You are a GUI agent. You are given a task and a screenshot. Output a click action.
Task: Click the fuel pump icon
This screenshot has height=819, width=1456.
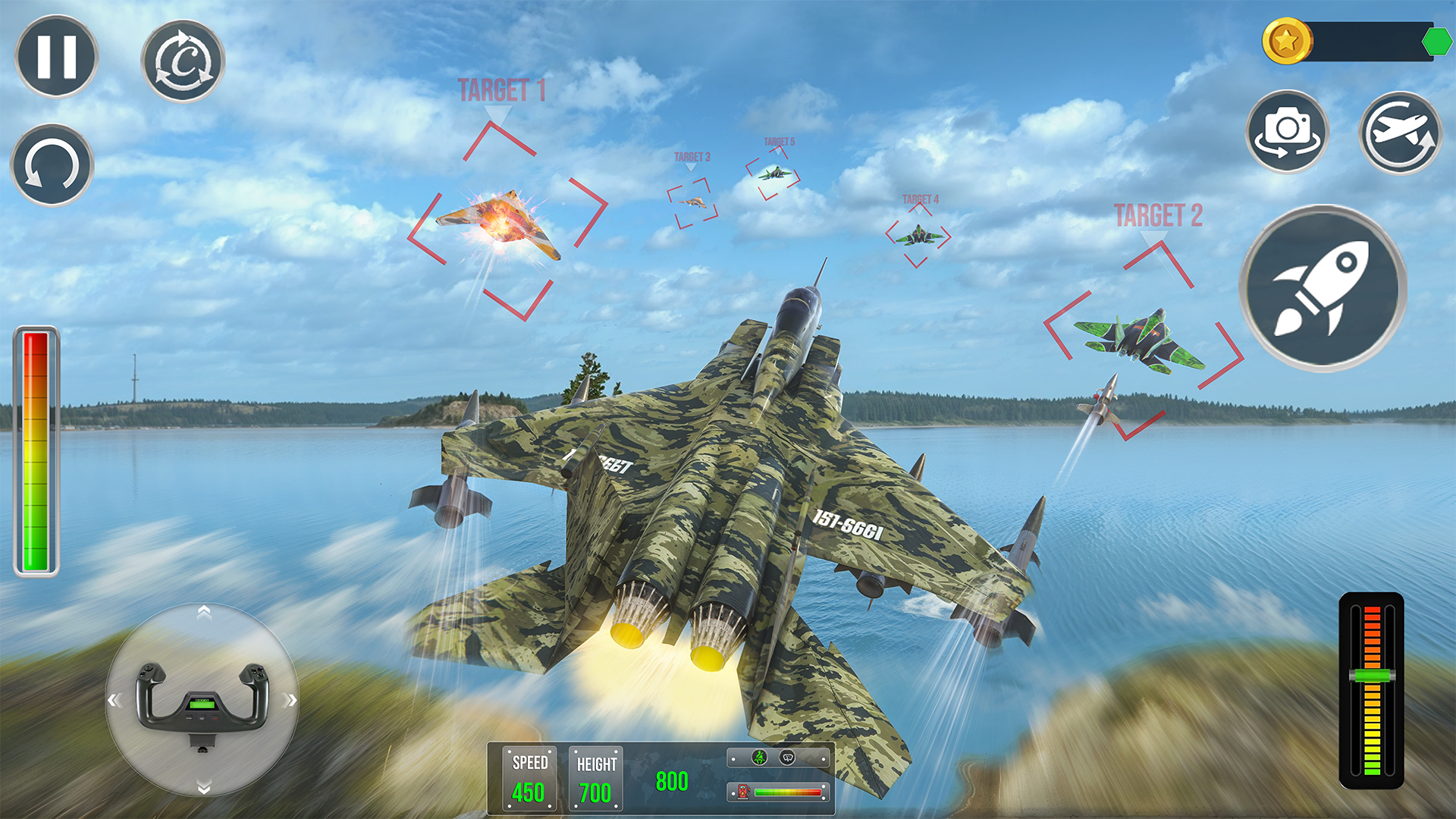coord(742,792)
